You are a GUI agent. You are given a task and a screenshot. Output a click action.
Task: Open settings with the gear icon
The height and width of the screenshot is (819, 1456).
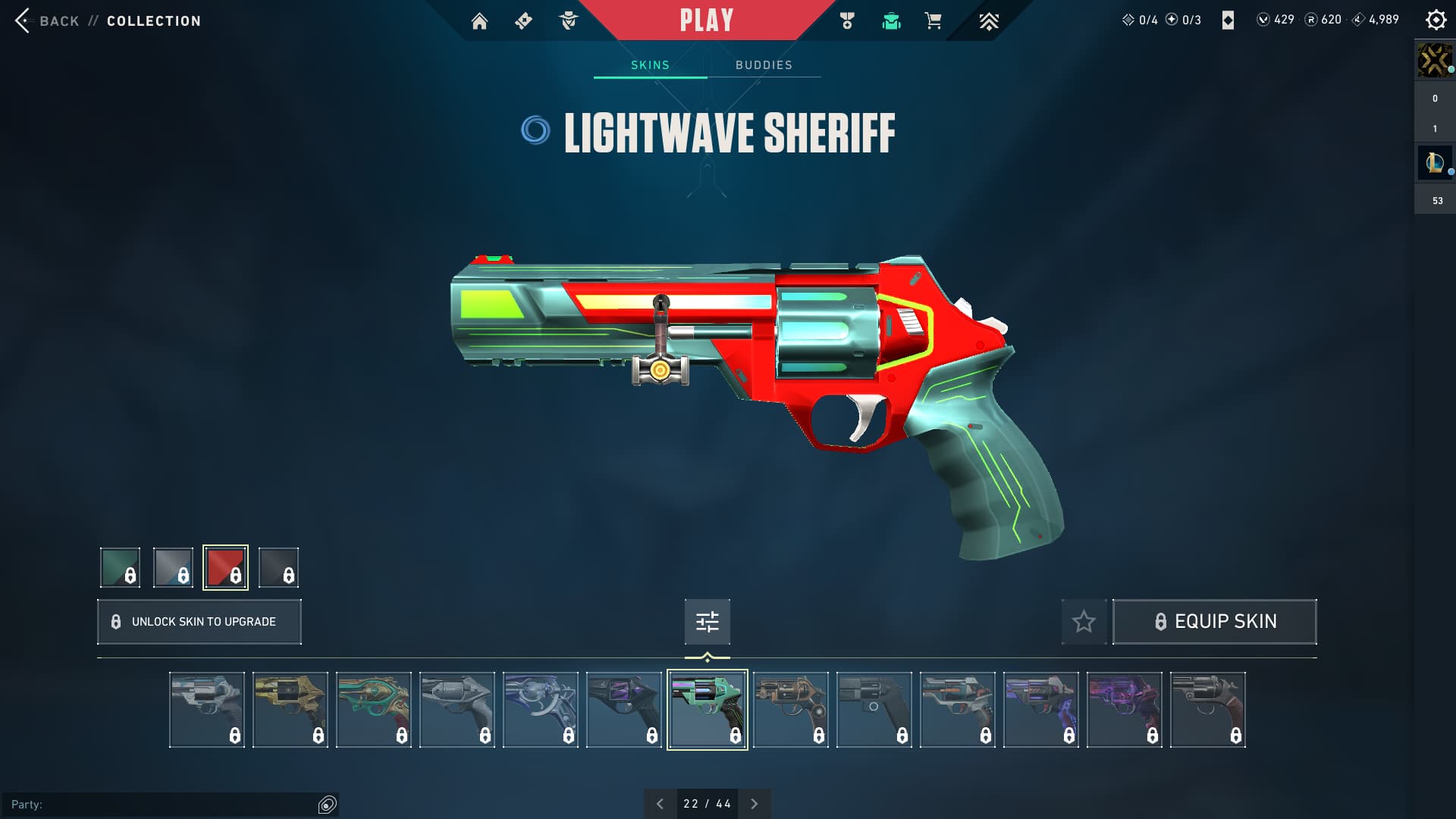click(1436, 20)
